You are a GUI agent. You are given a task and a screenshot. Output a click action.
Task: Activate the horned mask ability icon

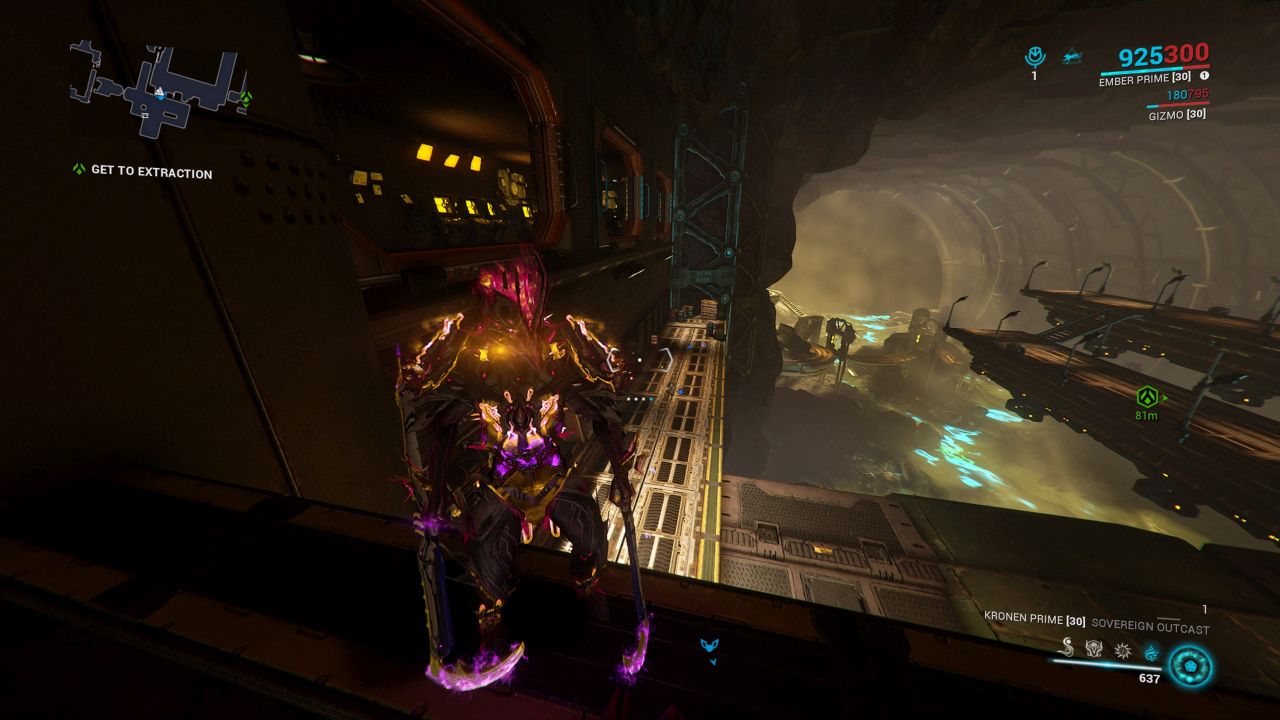click(1094, 648)
